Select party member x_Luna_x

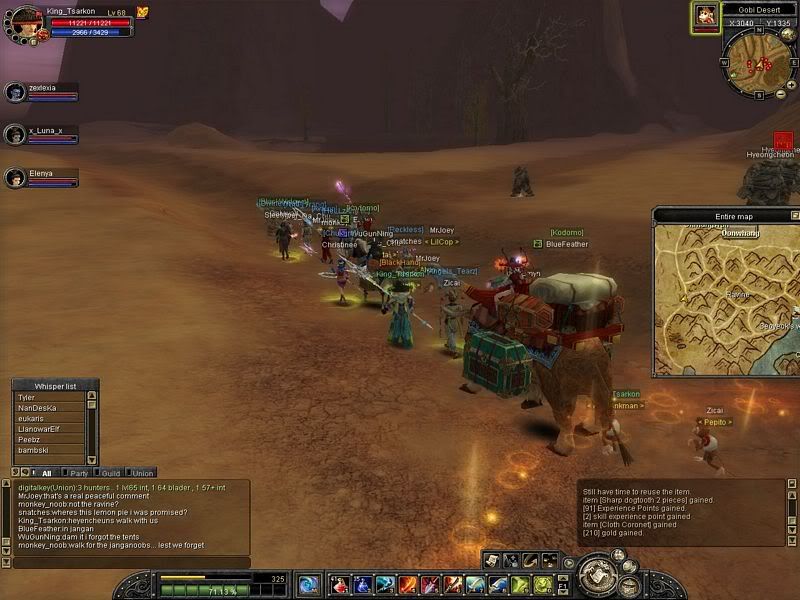click(x=15, y=134)
